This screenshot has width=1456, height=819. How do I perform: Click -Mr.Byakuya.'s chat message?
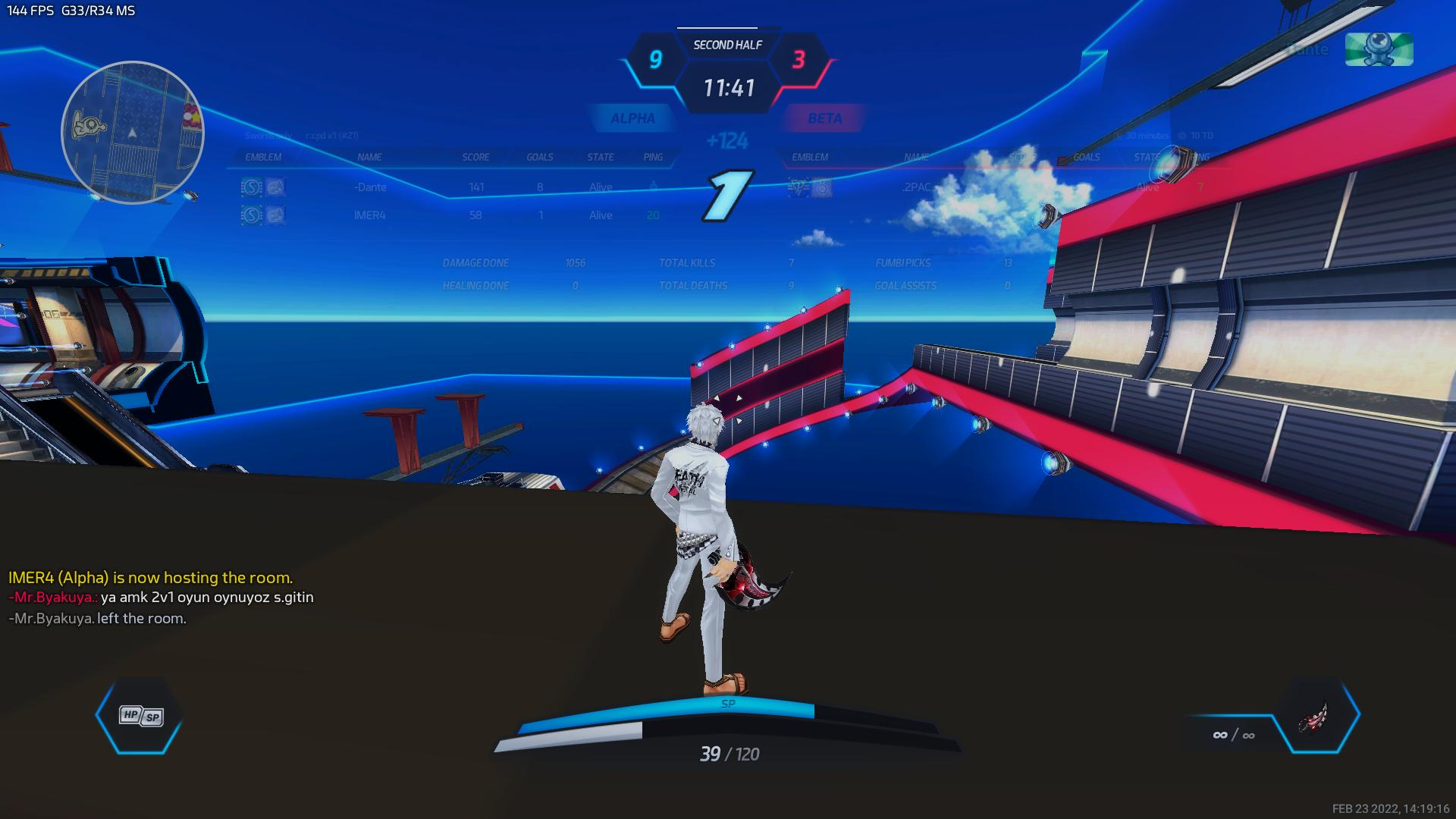[161, 598]
